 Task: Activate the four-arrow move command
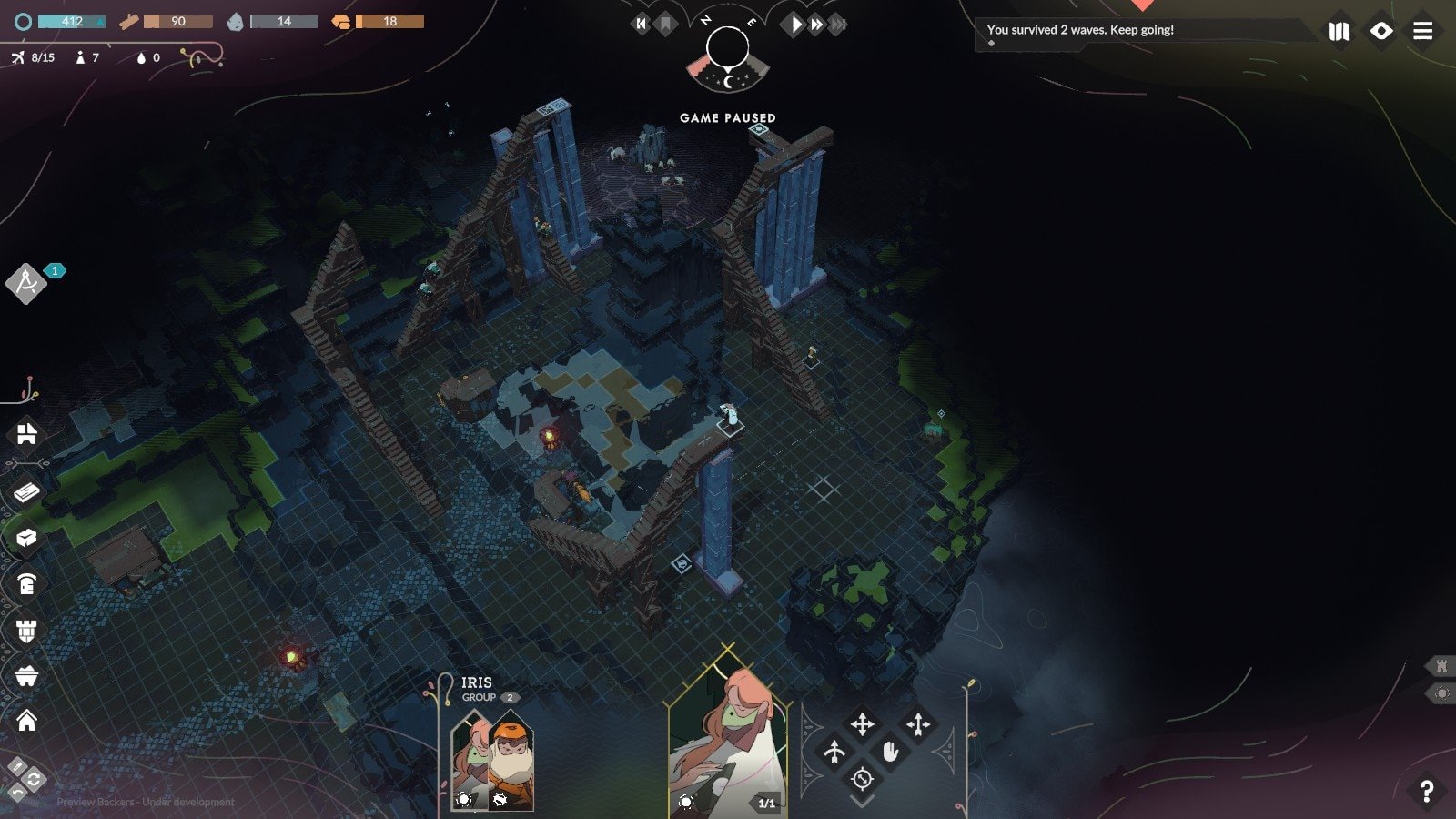tap(862, 724)
